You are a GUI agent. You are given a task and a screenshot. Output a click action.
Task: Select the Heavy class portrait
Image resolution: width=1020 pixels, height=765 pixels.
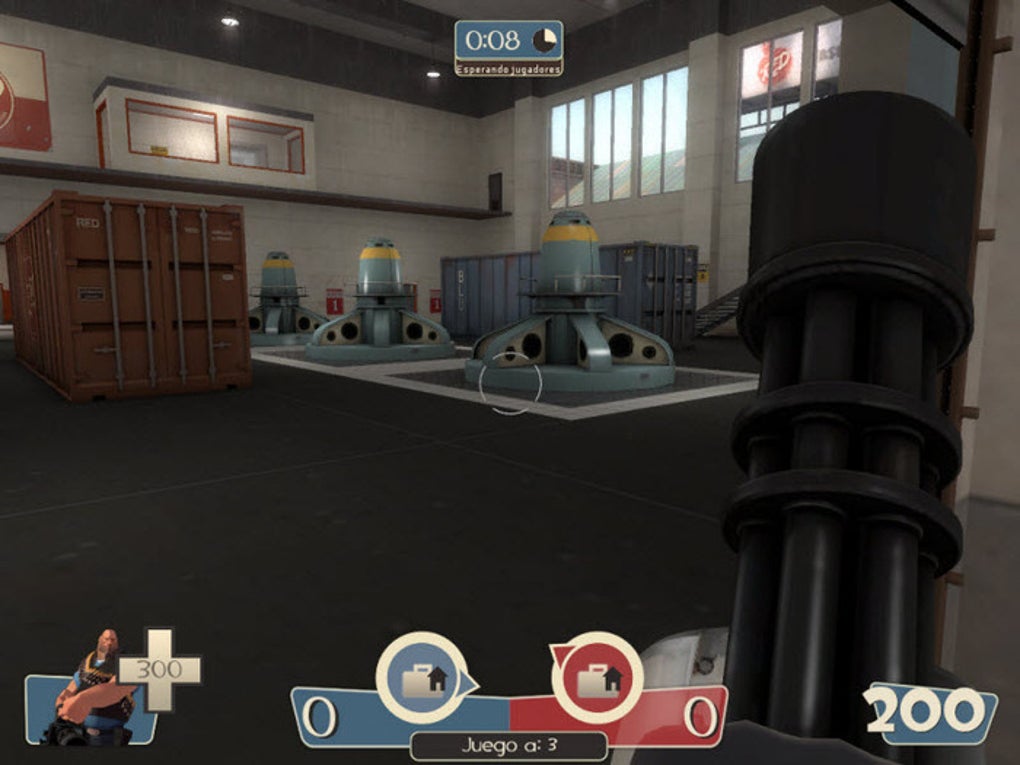click(x=97, y=688)
